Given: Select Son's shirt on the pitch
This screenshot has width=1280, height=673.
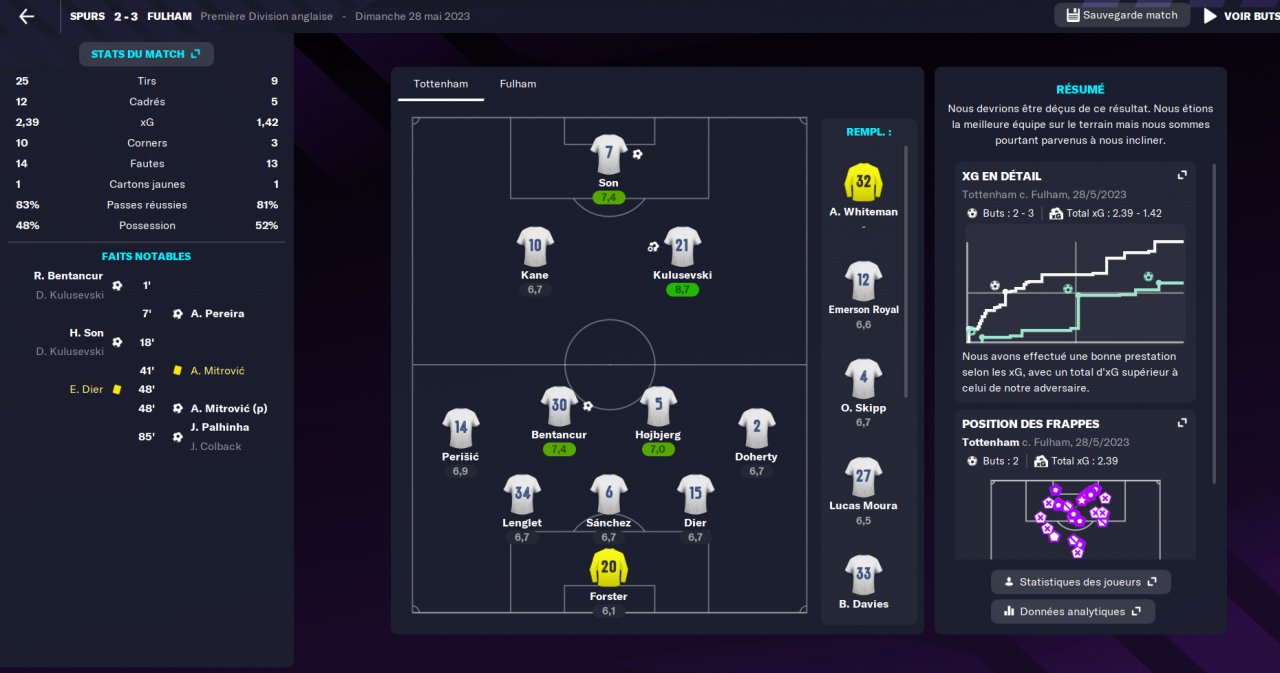Looking at the screenshot, I should tap(609, 154).
